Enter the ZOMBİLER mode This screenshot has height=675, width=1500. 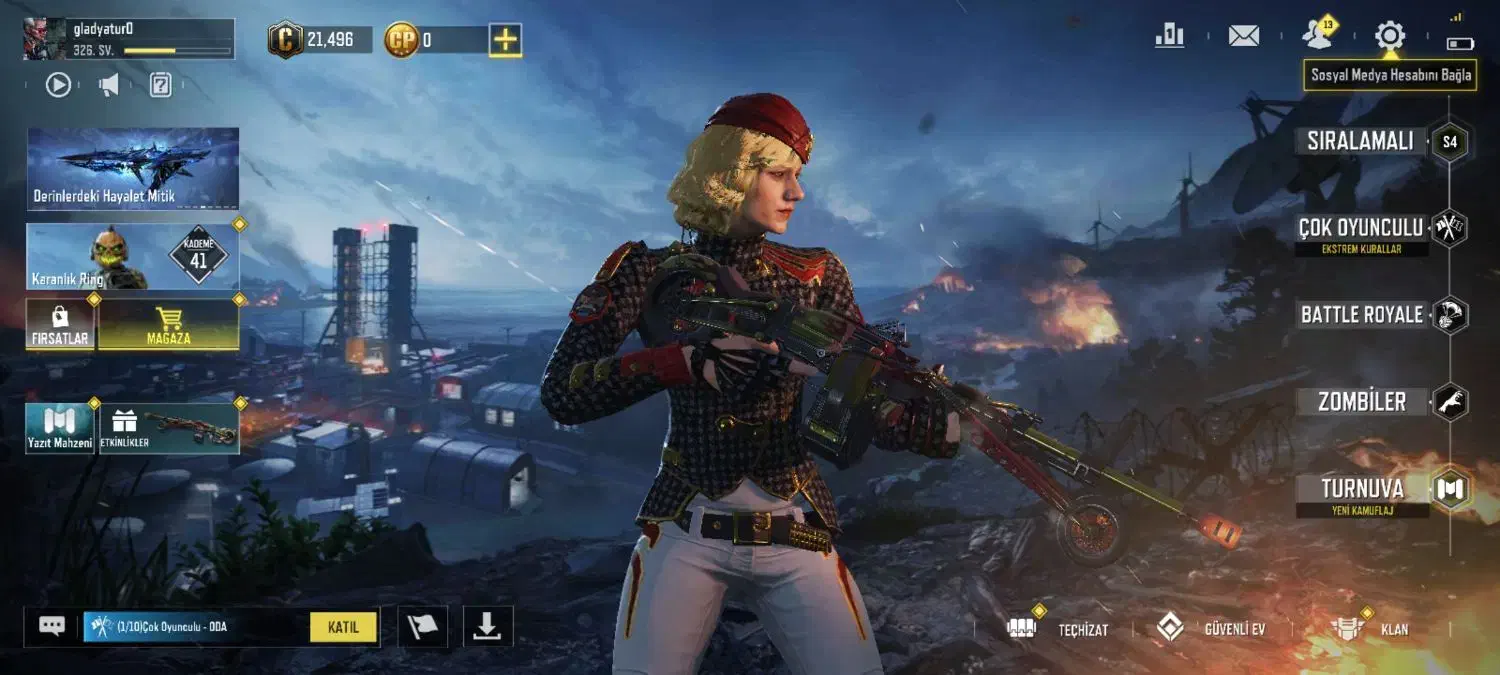pos(1362,402)
